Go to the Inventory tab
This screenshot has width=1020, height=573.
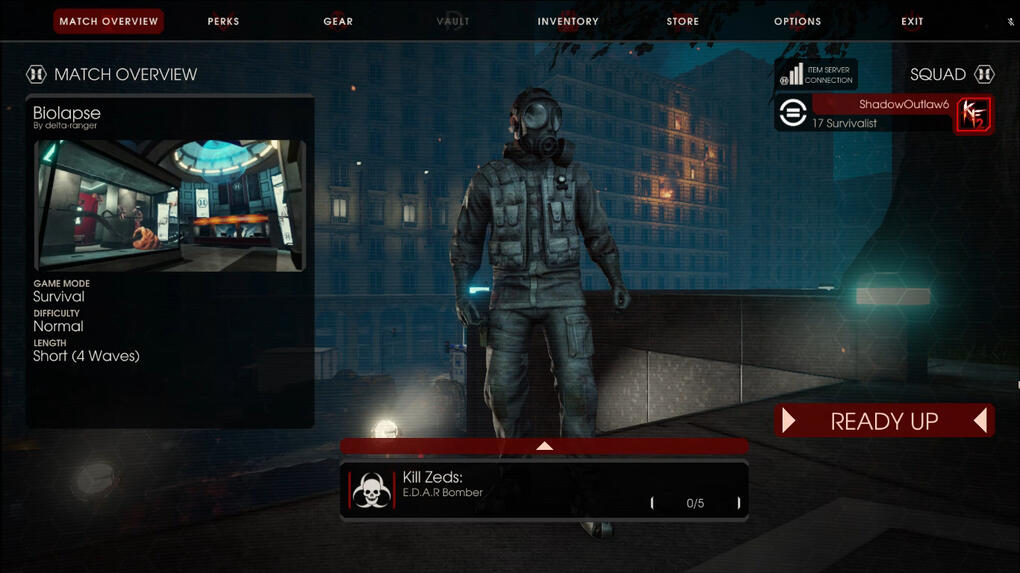(567, 21)
